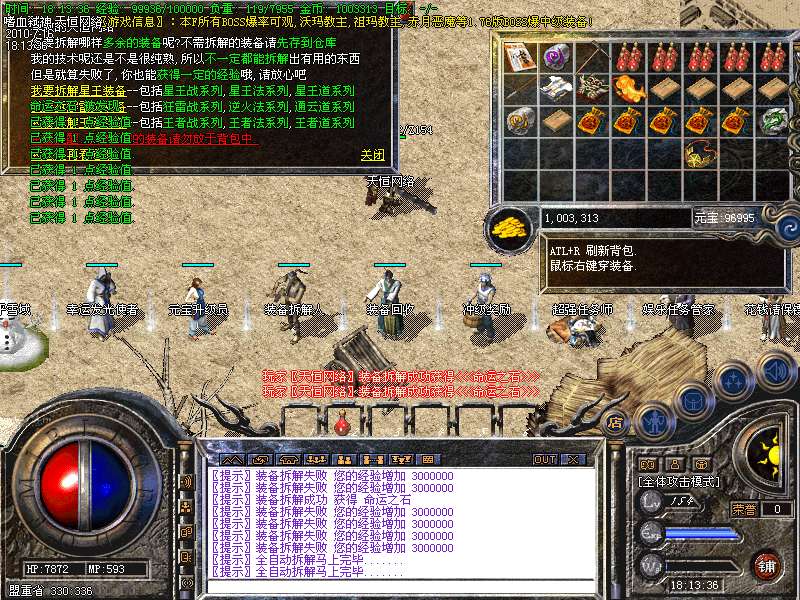Close the chat window with the X button

pyautogui.click(x=572, y=459)
